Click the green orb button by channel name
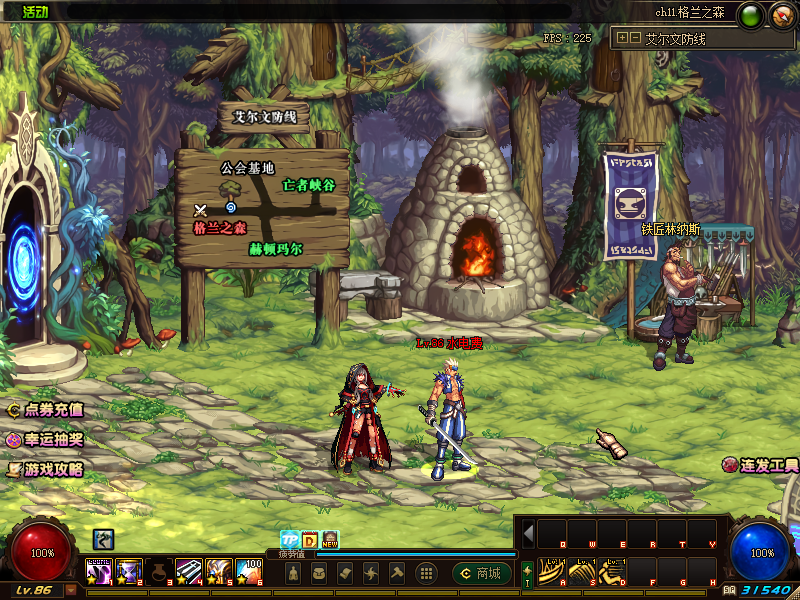Image resolution: width=800 pixels, height=600 pixels. 752,14
